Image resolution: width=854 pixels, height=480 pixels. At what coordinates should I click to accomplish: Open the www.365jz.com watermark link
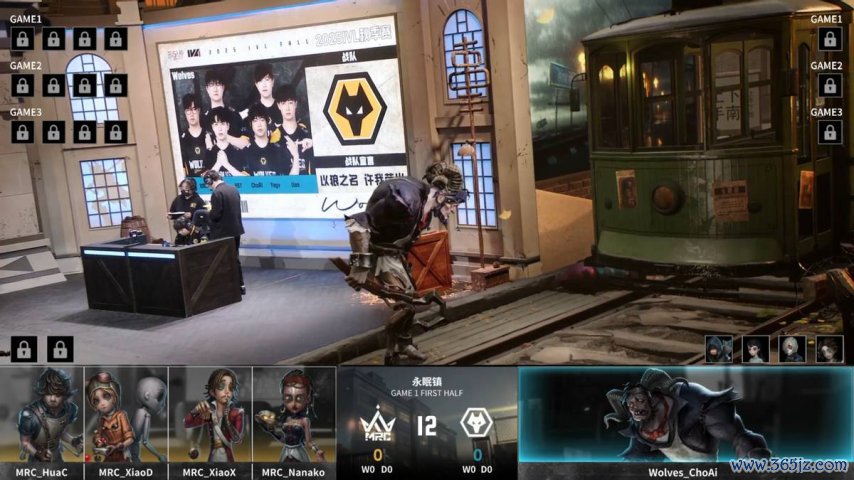click(x=789, y=466)
